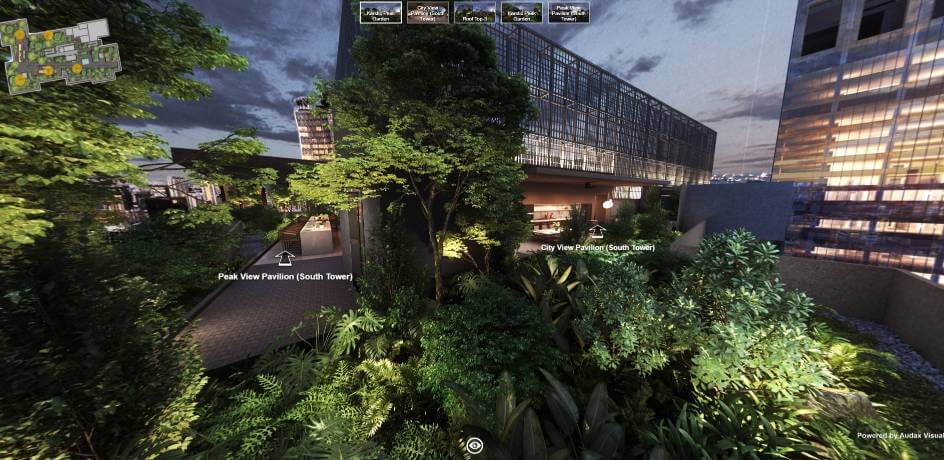Go to City View Pavilion via hotspot arrow
This screenshot has height=460, width=944.
pos(597,231)
